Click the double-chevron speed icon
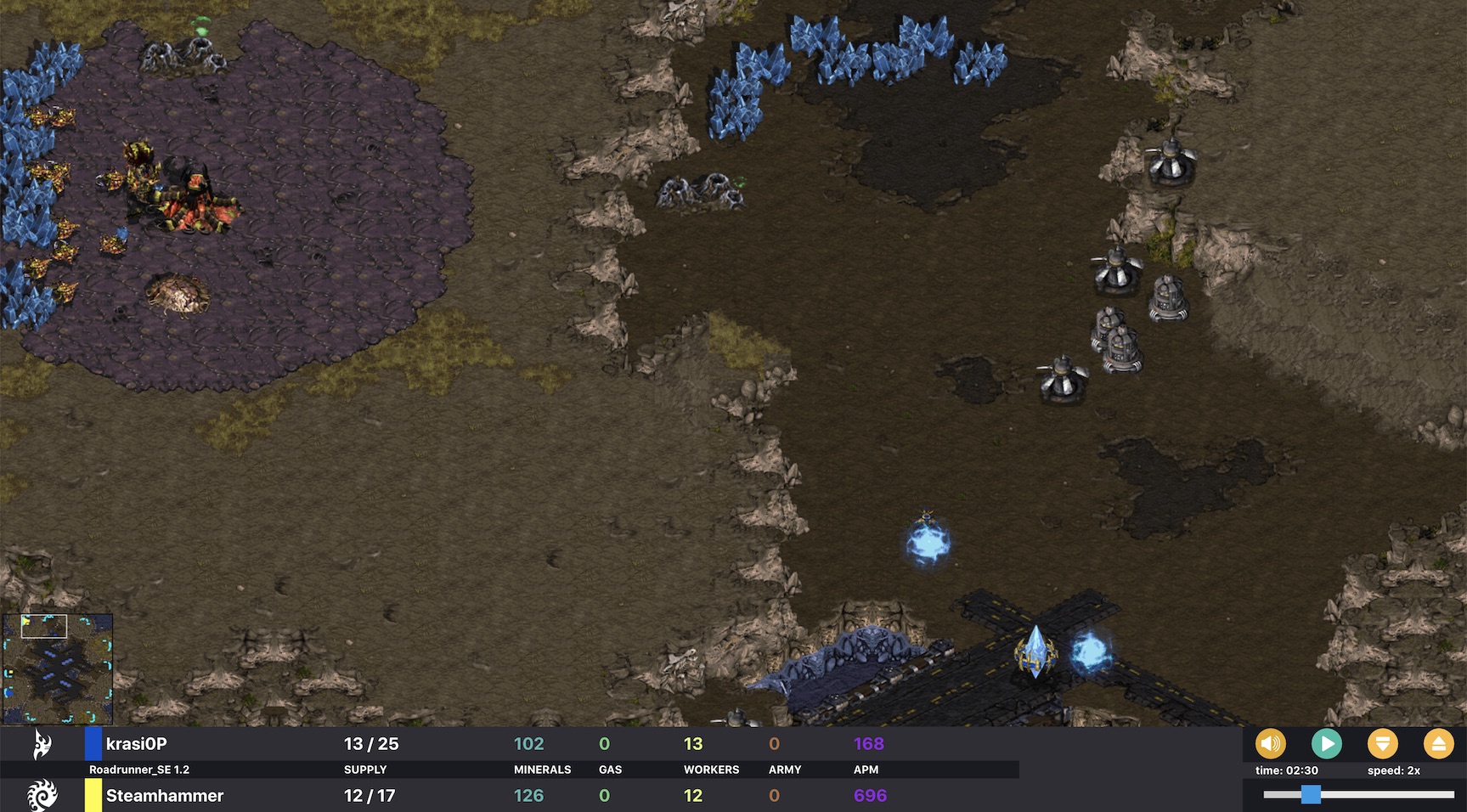The height and width of the screenshot is (812, 1467). tap(1383, 743)
